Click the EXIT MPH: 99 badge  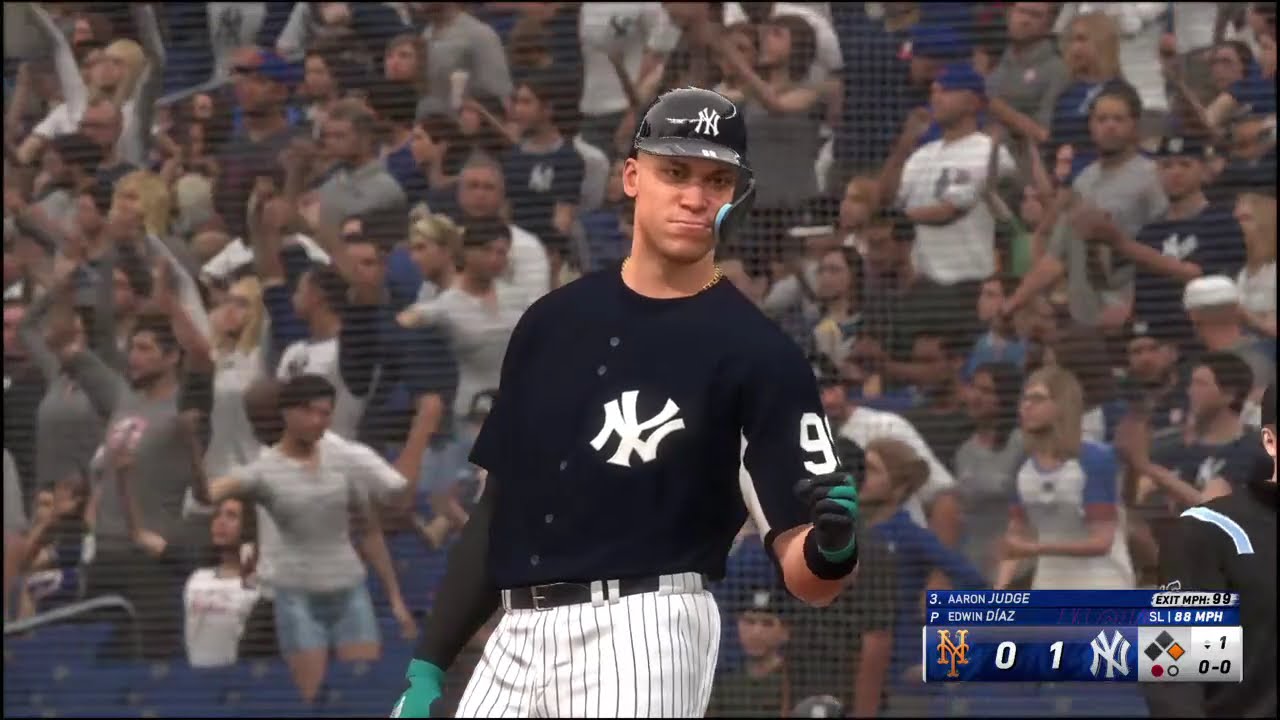point(1193,598)
